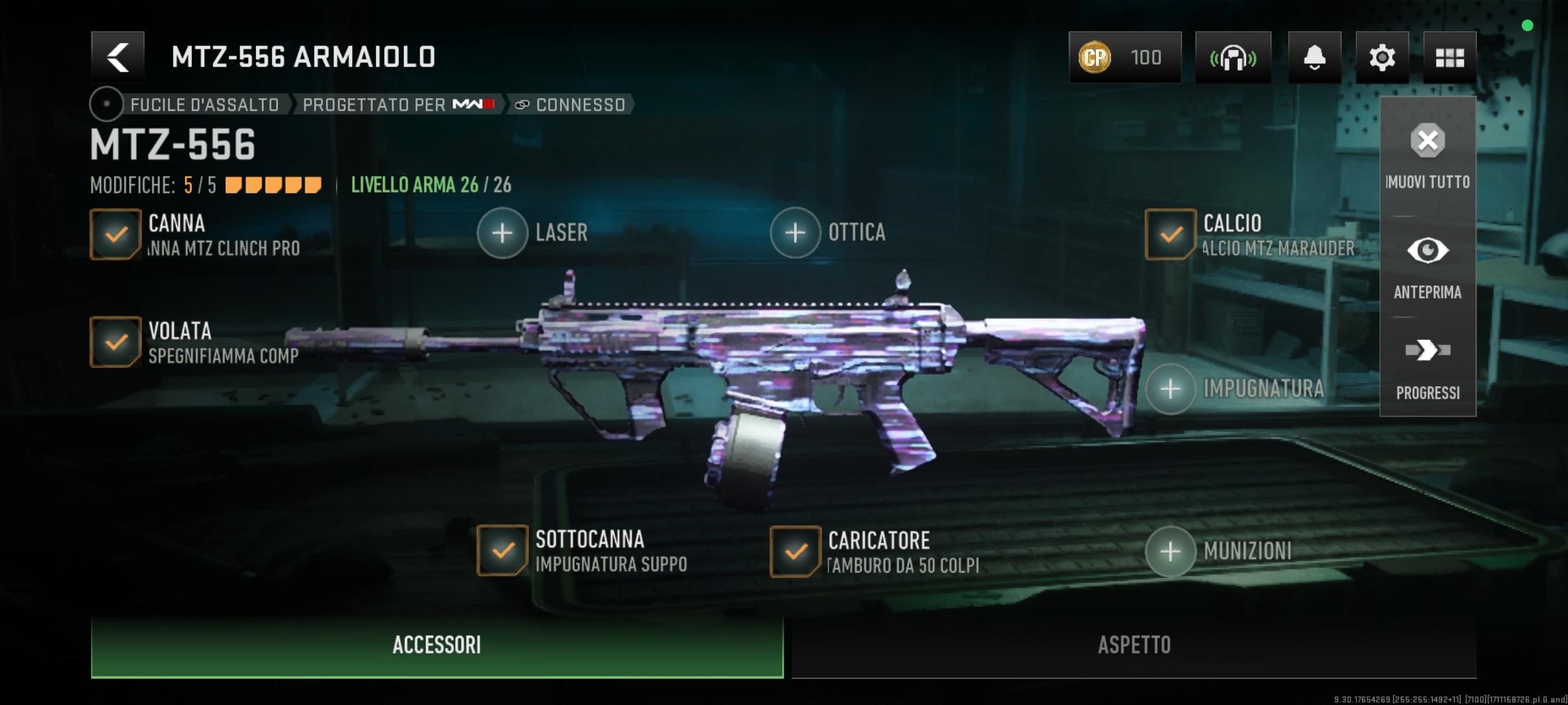Go back using the arrow icon
The height and width of the screenshot is (705, 1568).
(117, 58)
